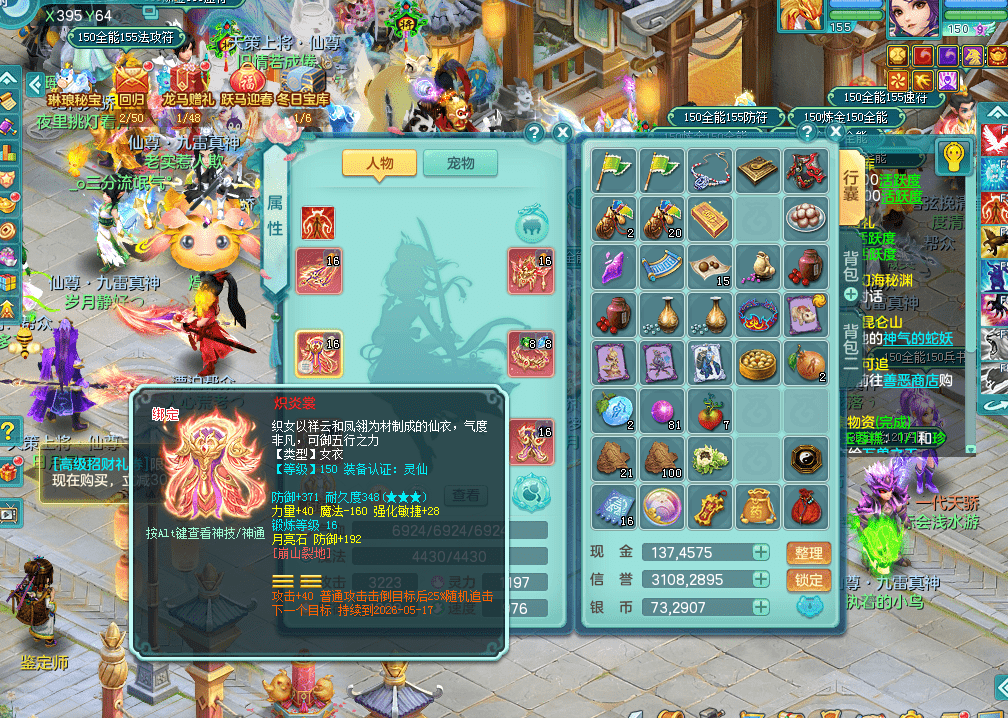1008x718 pixels.
Task: Close the character equipment panel
Action: pos(562,133)
